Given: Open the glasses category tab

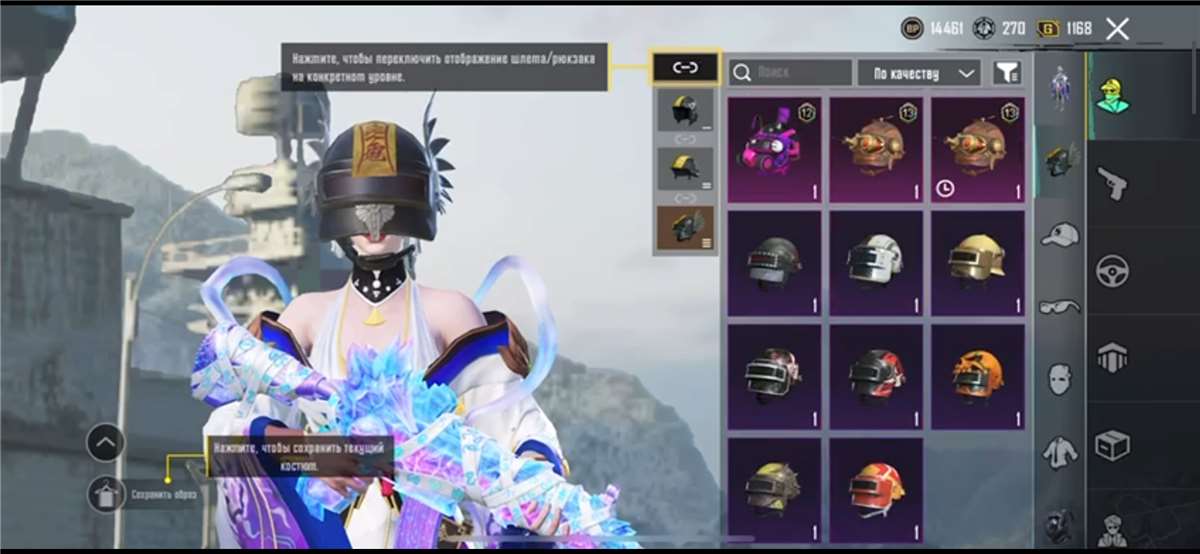Looking at the screenshot, I should pyautogui.click(x=1059, y=307).
